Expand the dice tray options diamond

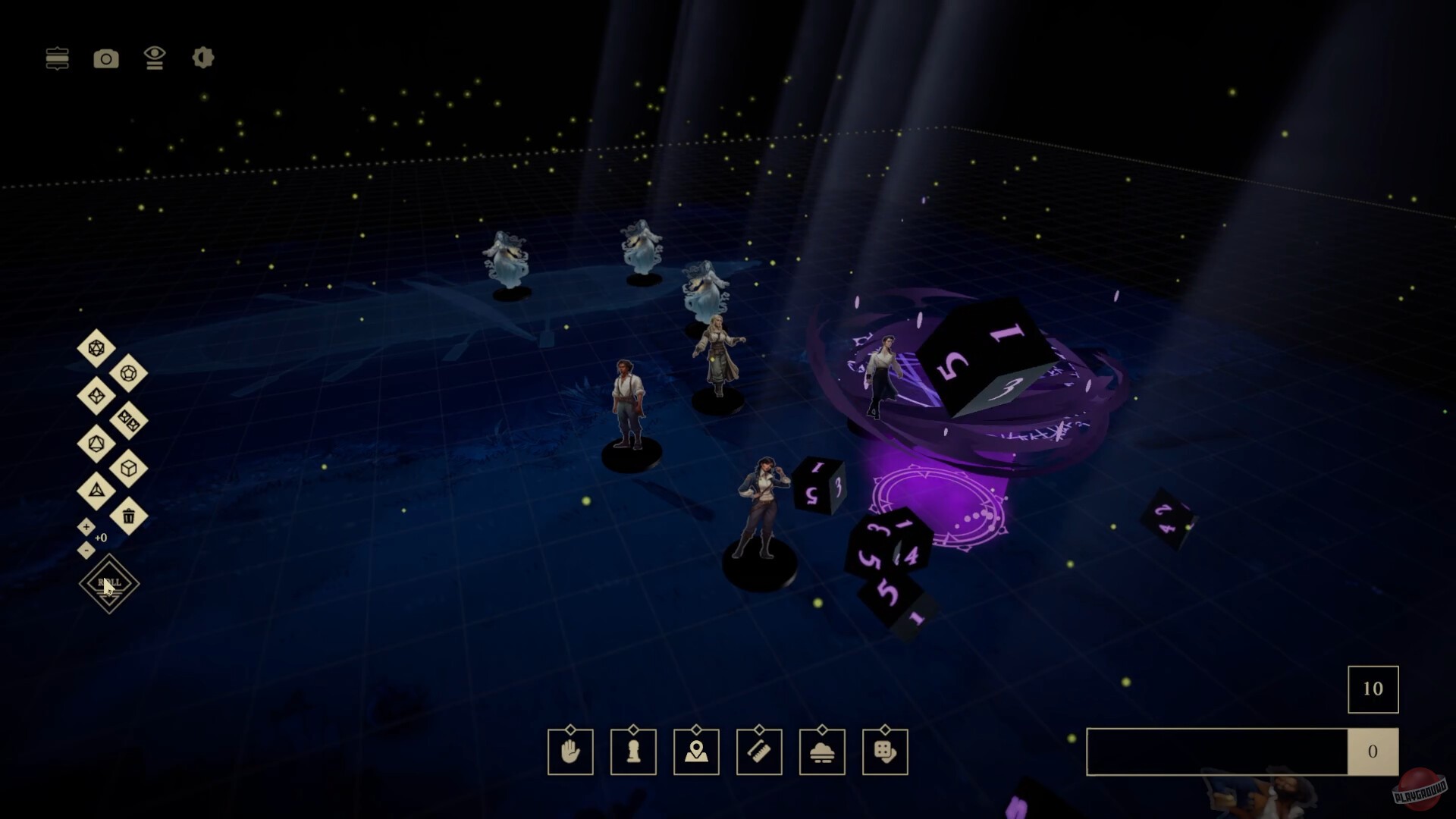pyautogui.click(x=886, y=730)
